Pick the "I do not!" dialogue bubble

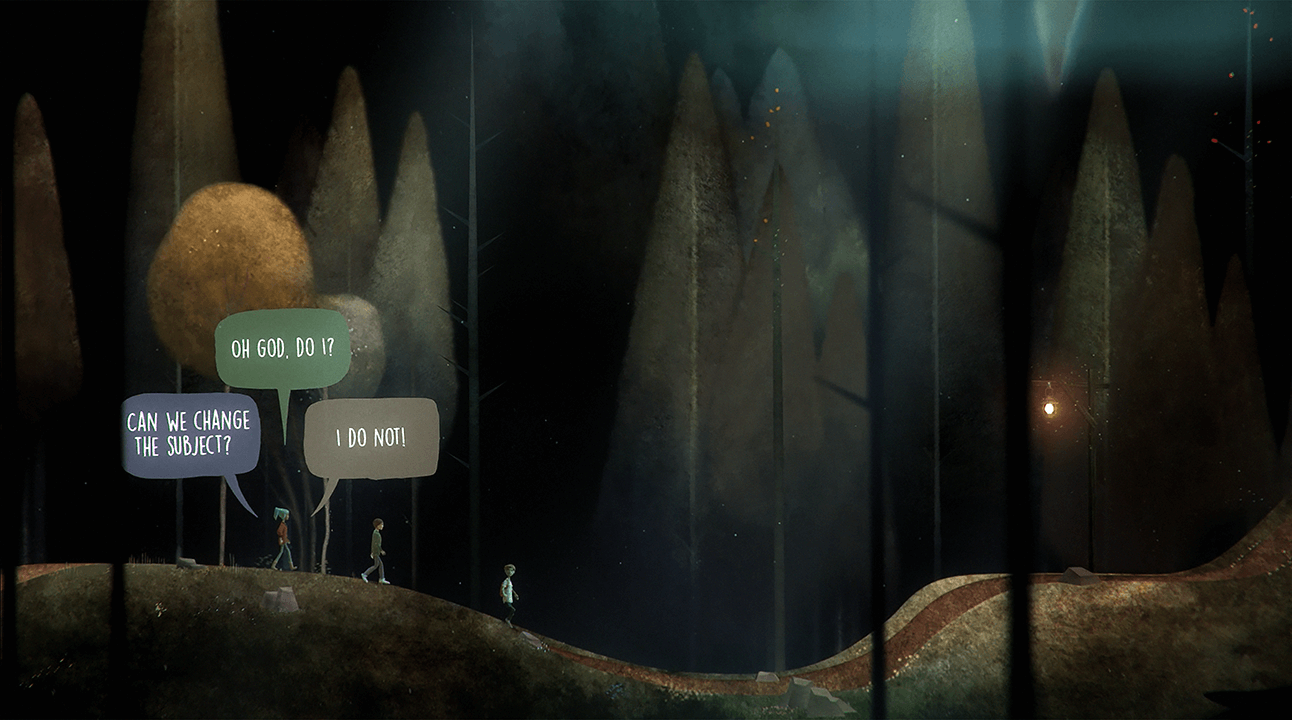tap(371, 438)
